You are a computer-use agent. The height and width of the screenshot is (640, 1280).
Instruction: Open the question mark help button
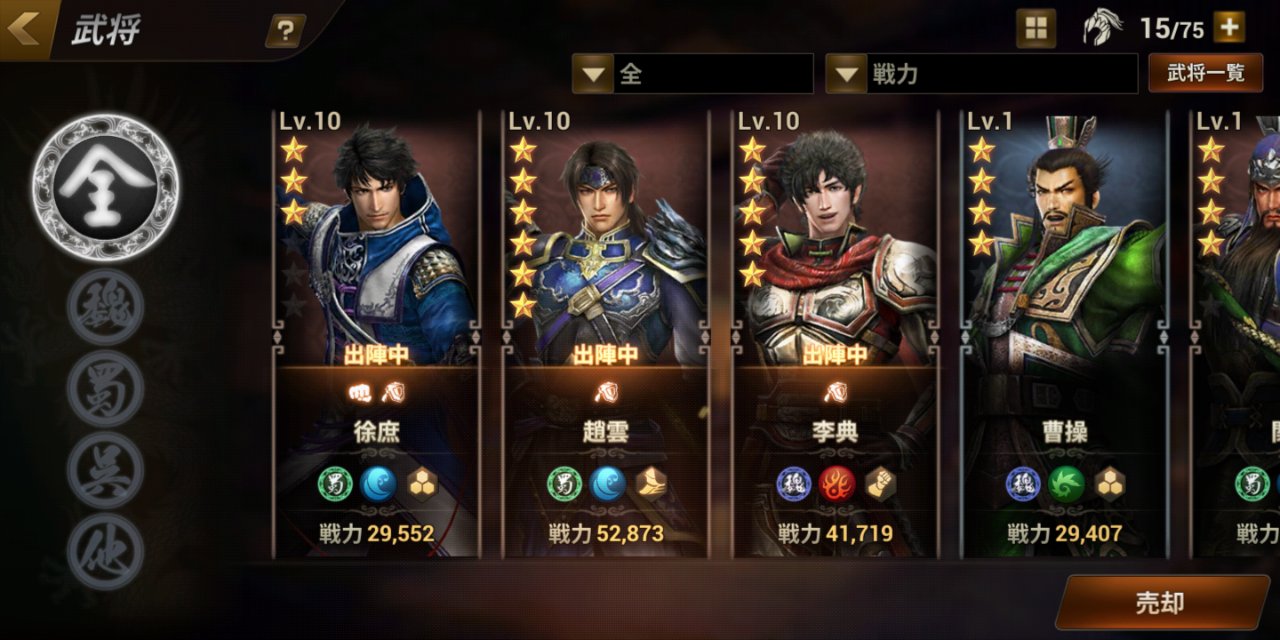tap(285, 31)
